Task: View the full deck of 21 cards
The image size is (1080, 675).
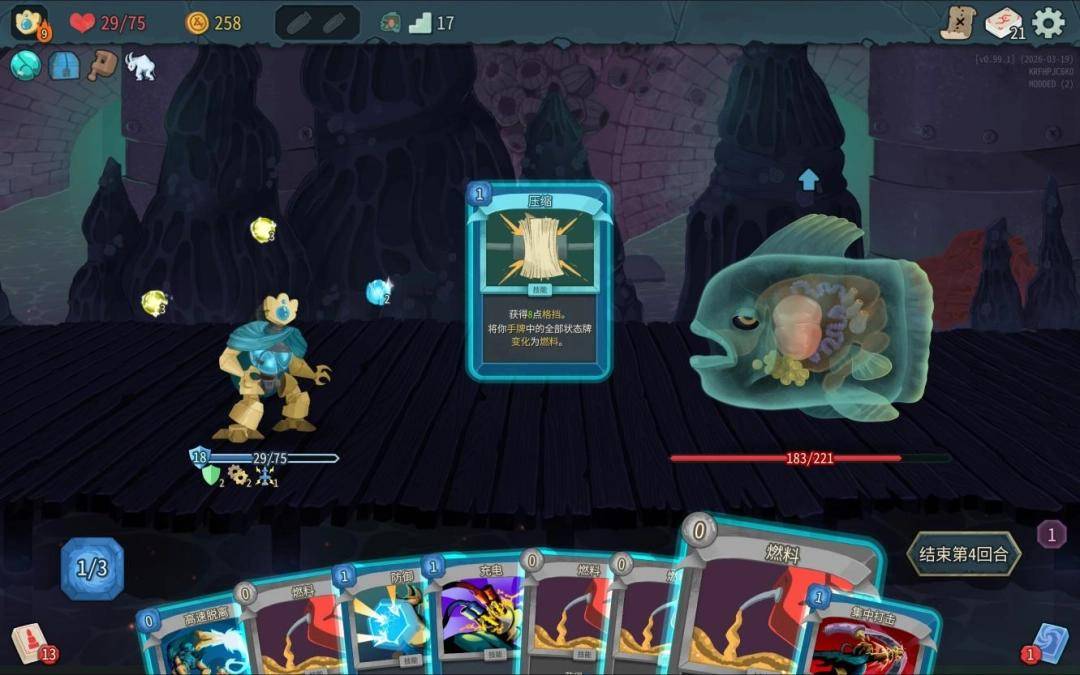Action: [x=1003, y=22]
